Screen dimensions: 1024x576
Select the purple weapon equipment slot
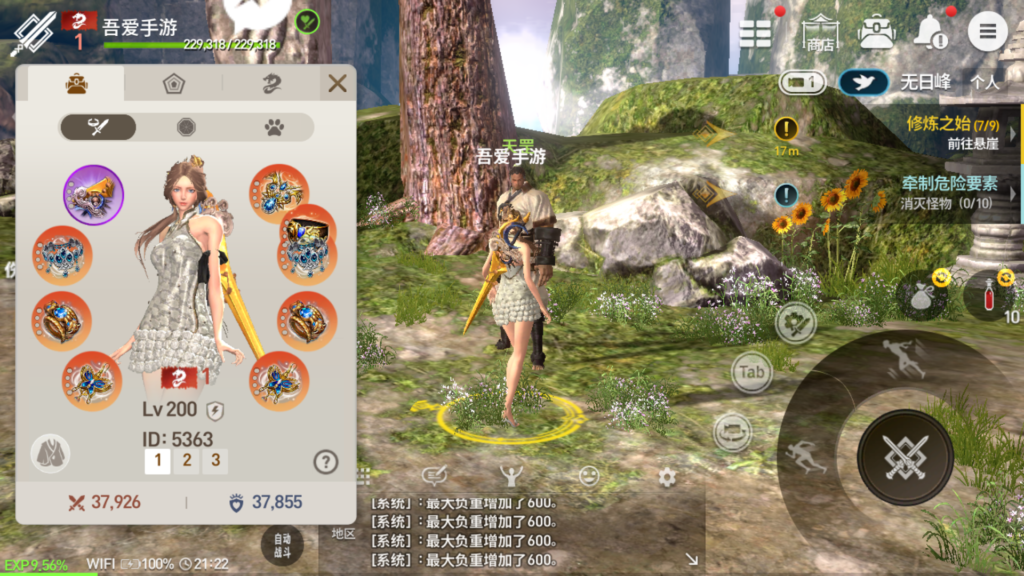(x=94, y=195)
